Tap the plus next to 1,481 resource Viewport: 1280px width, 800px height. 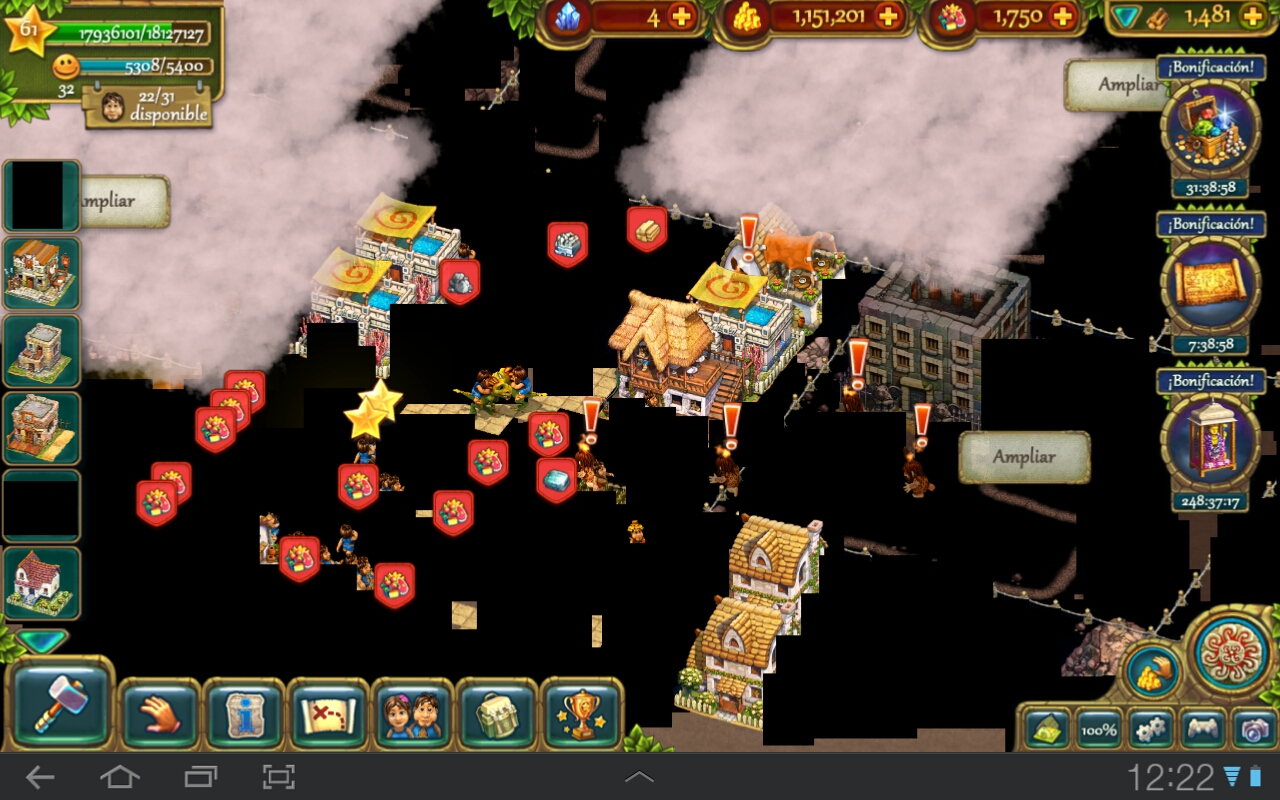tap(1252, 16)
